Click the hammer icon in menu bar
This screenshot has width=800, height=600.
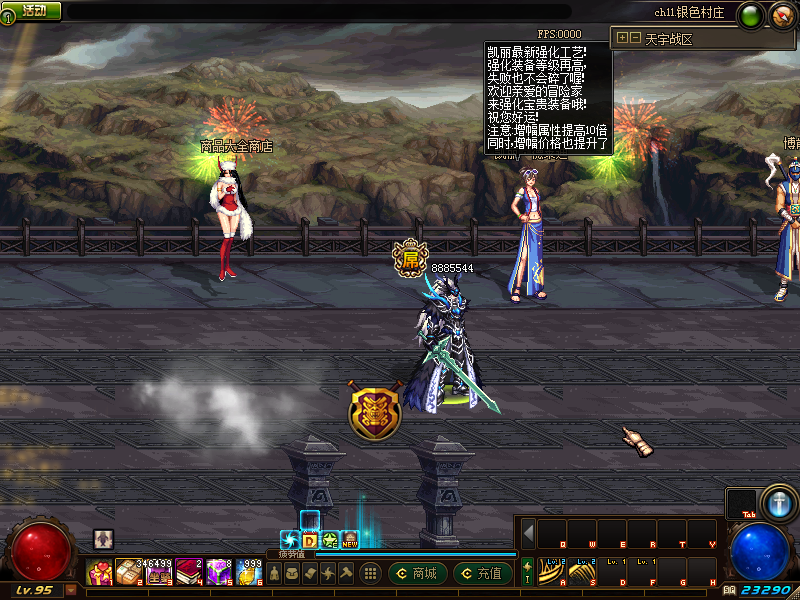pos(346,574)
